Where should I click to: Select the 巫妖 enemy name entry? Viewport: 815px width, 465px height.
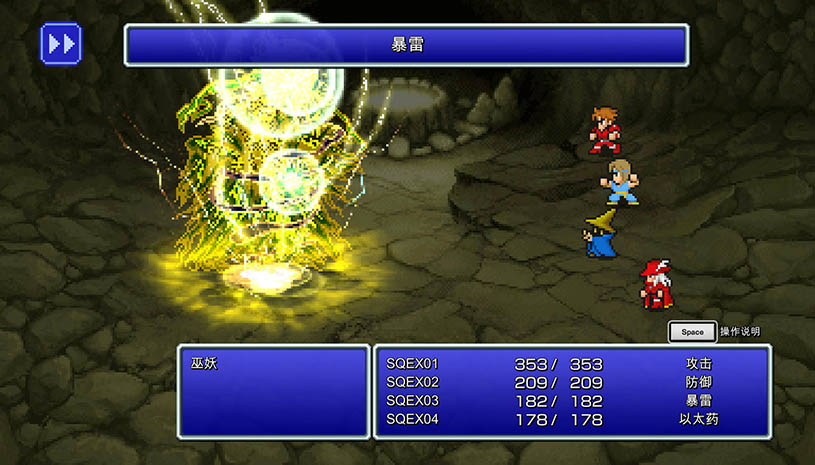(x=205, y=364)
